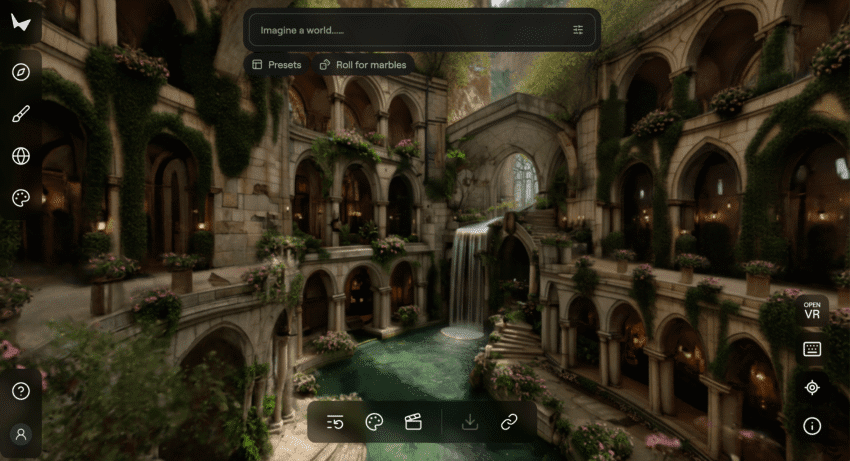Open the Presets panel
Screen dimensions: 850x461
277,65
